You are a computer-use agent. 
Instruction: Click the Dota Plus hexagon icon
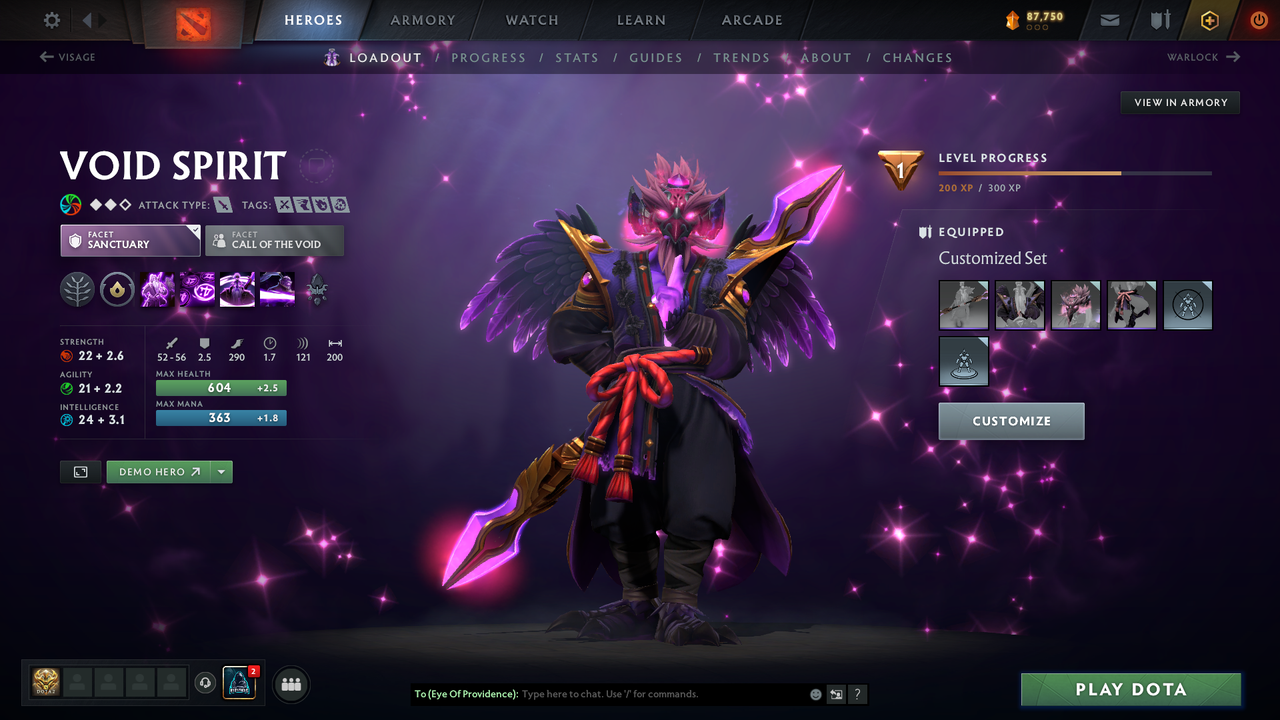pos(1209,19)
